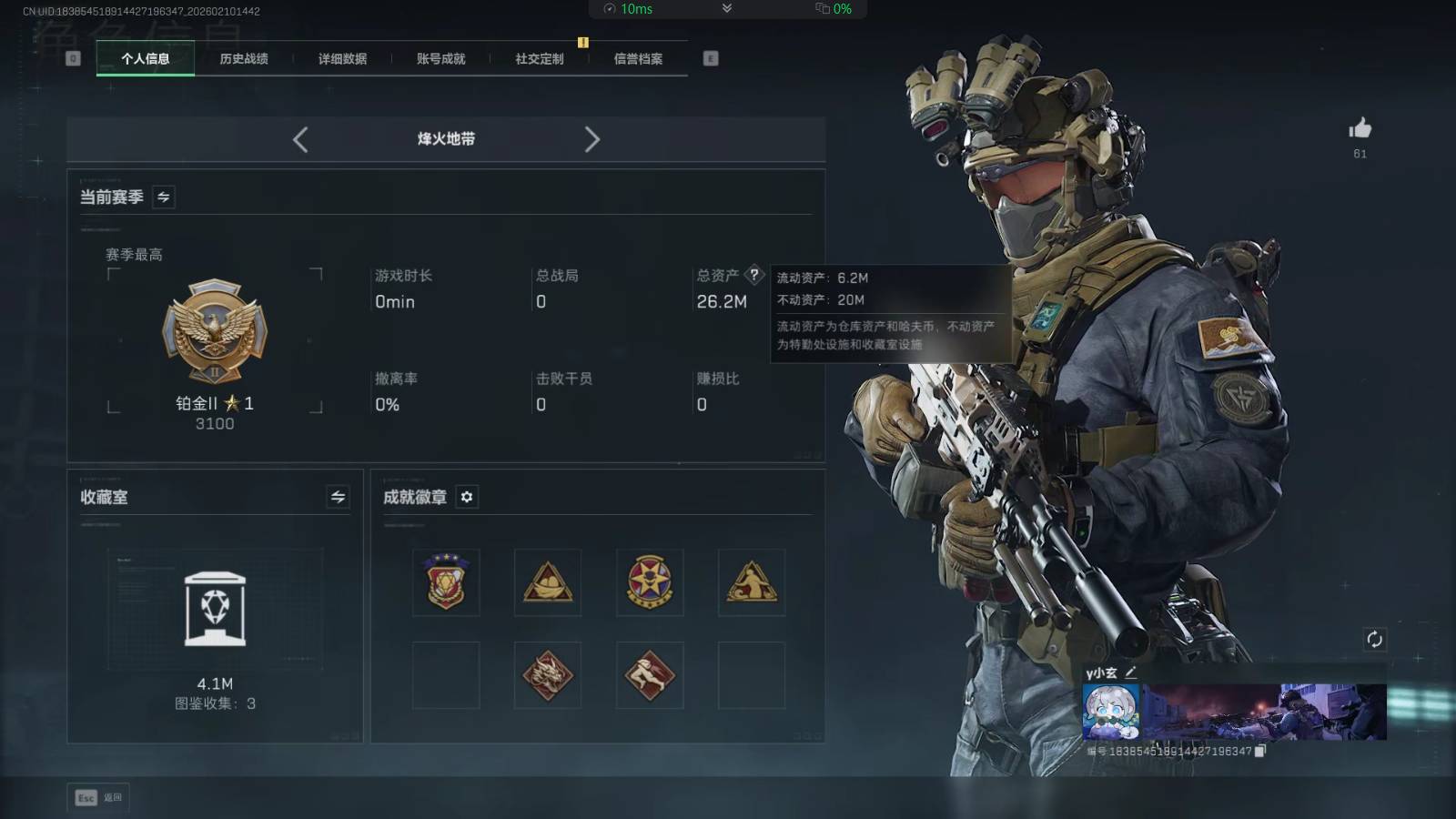Select the 账号成就 tab
Viewport: 1456px width, 819px height.
coord(440,58)
